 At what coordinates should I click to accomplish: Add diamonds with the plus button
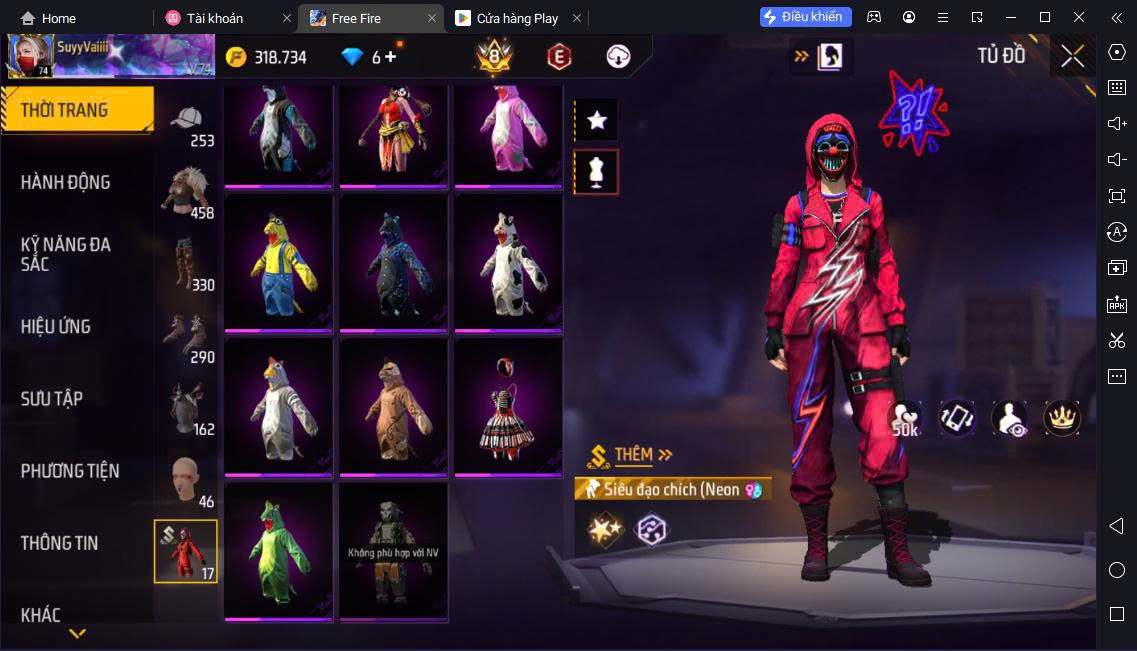[x=390, y=57]
